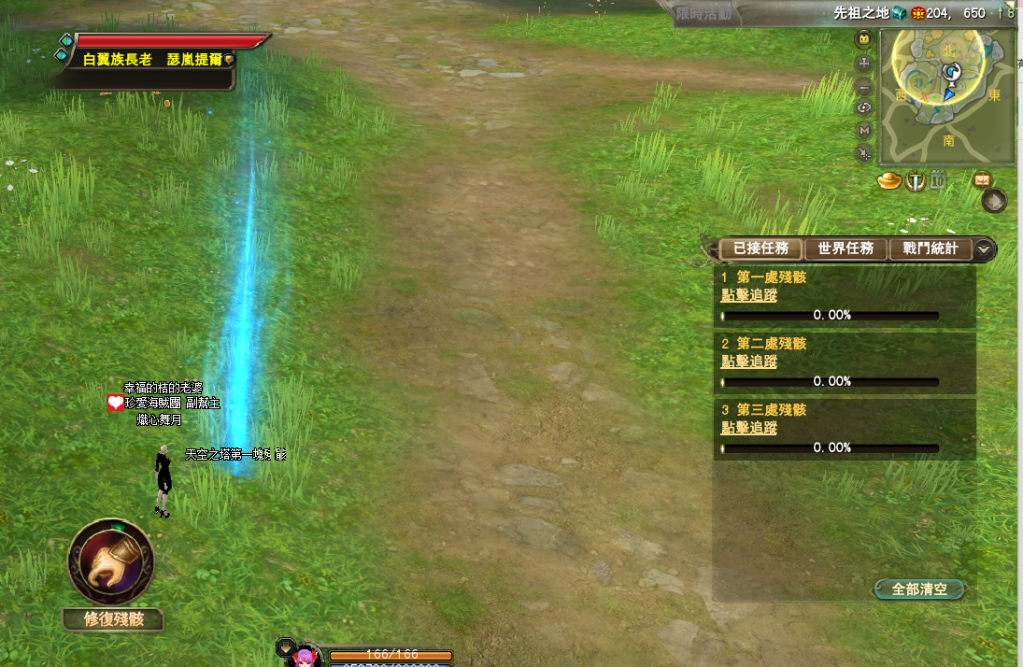Collapse the quest tracker with the arrow button

point(984,249)
